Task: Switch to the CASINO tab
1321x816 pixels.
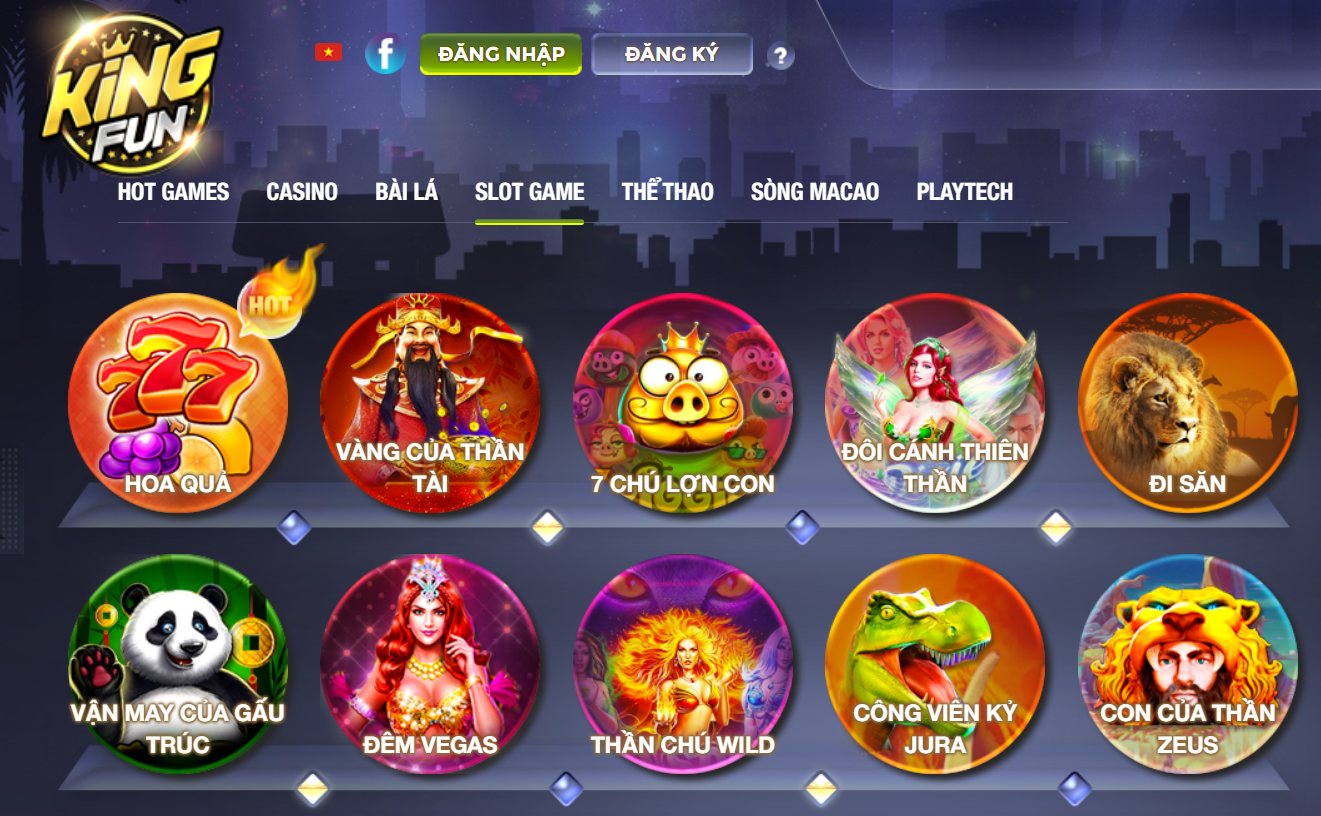Action: point(302,192)
